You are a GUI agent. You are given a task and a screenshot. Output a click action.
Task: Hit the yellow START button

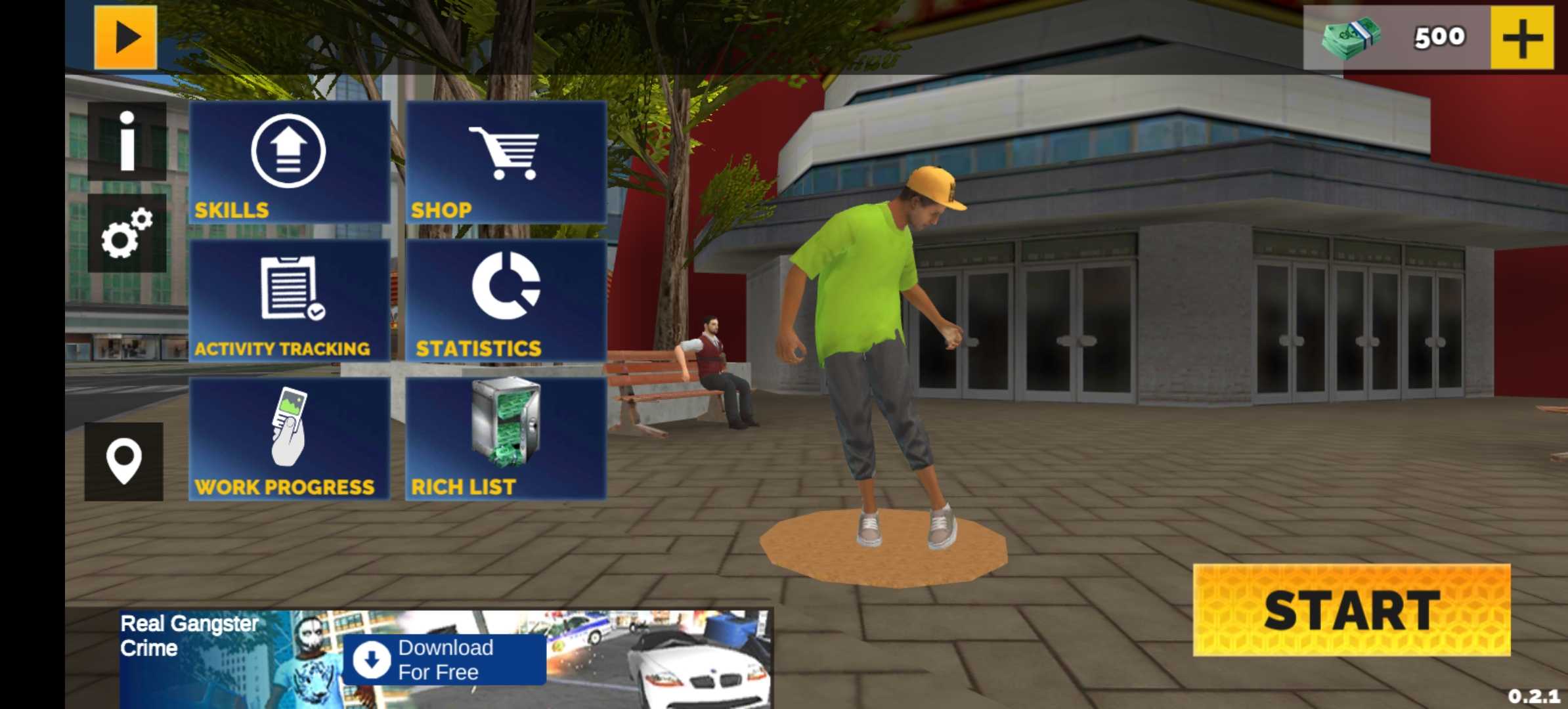coord(1351,610)
